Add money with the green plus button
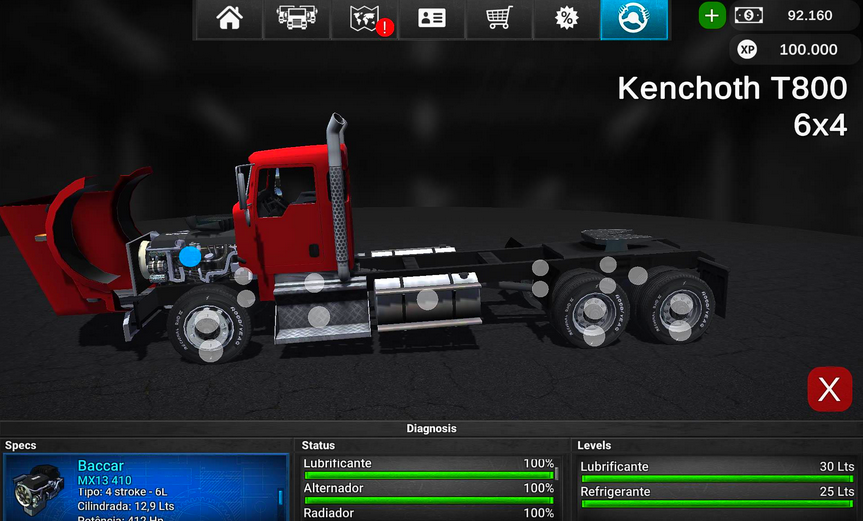The image size is (863, 521). click(711, 15)
